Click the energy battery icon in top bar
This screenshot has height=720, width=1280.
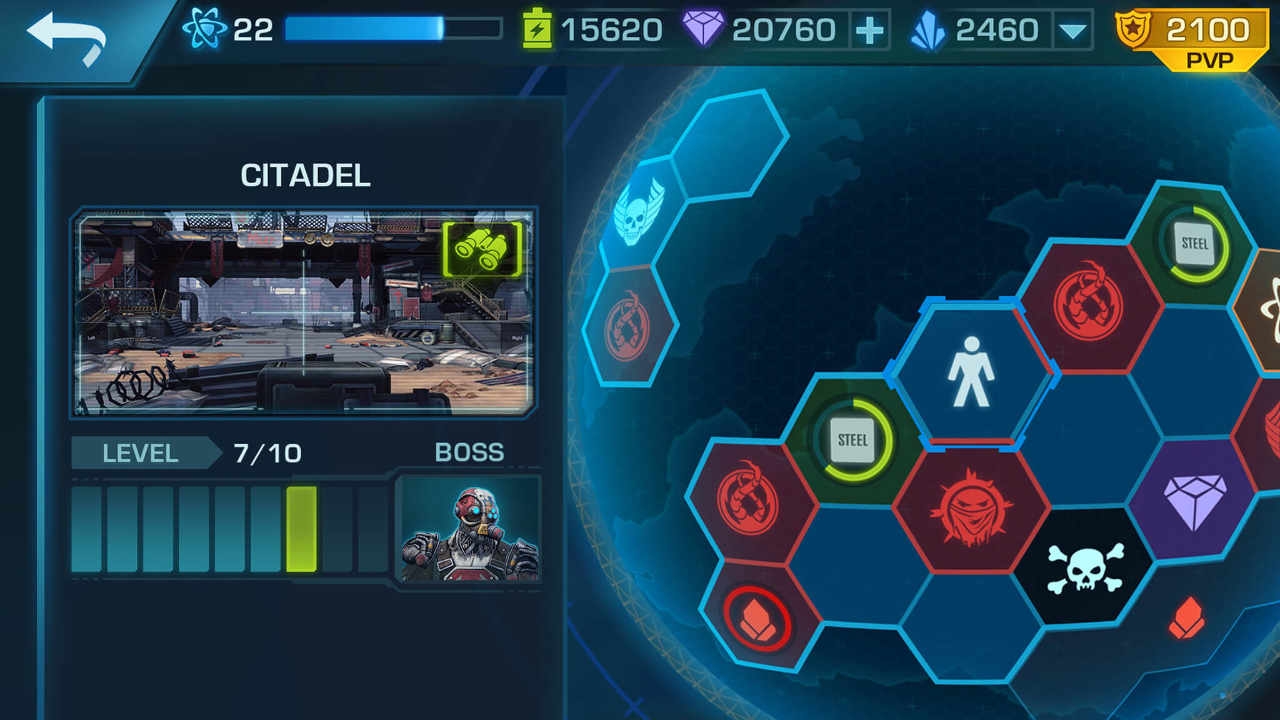pyautogui.click(x=539, y=28)
